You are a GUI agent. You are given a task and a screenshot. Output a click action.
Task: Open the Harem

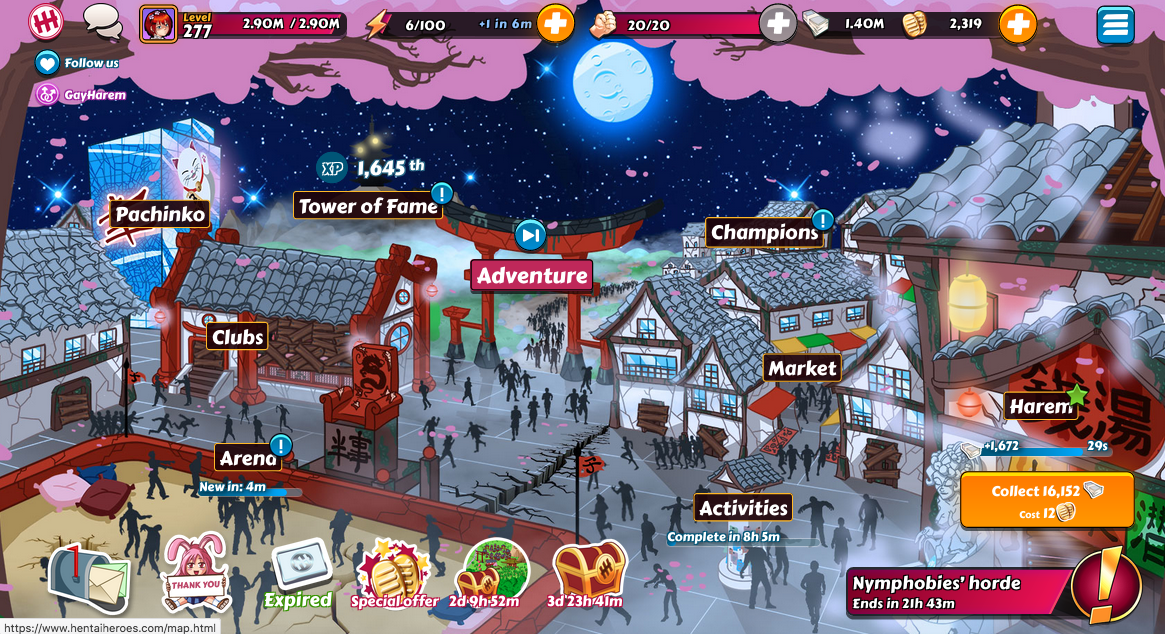[1040, 407]
